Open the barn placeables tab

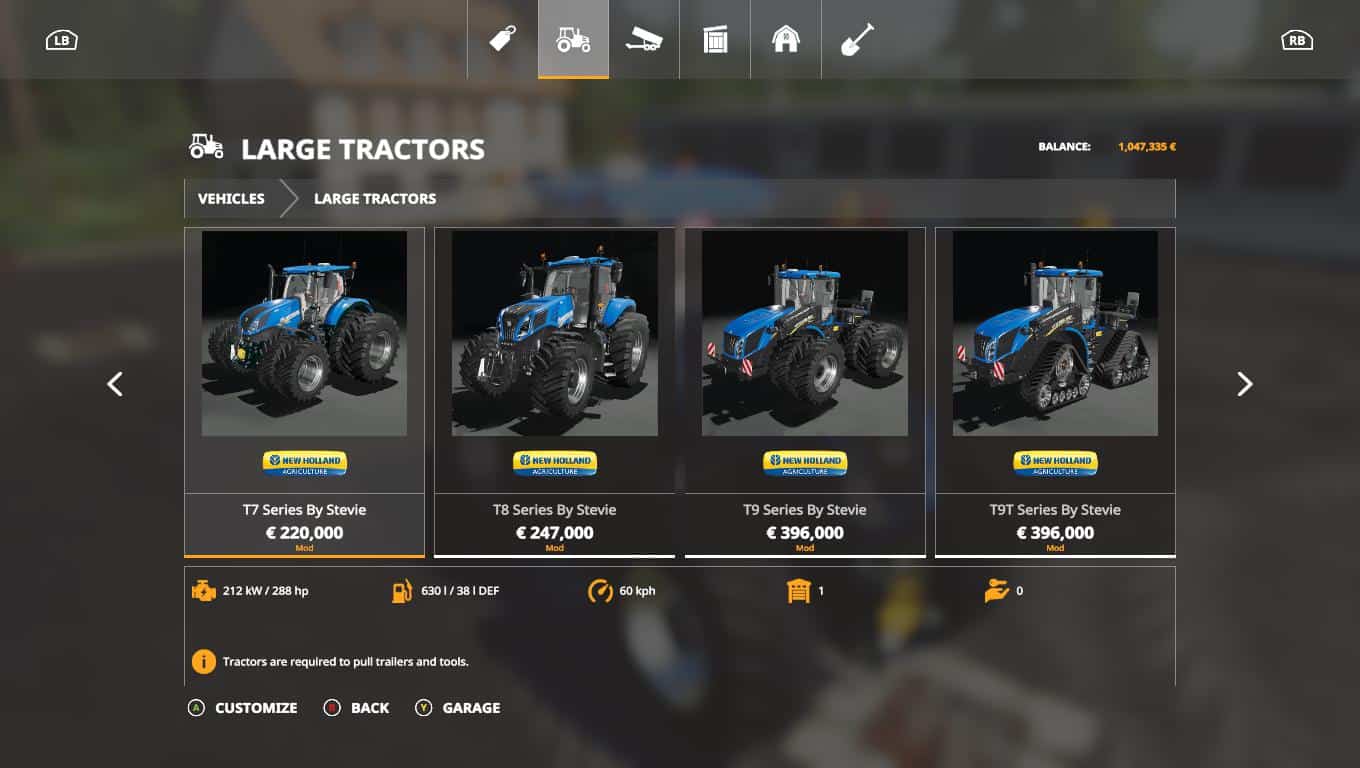[786, 40]
